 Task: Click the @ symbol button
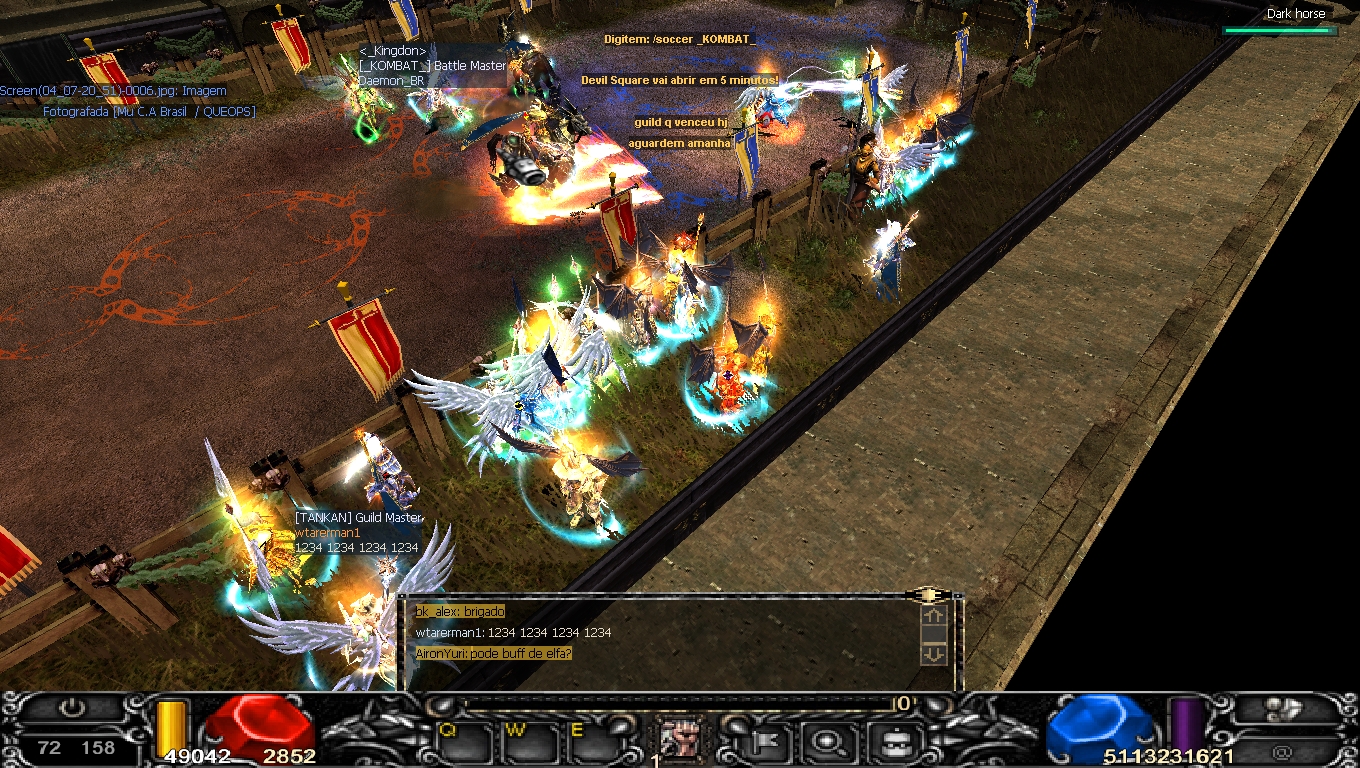pos(1282,751)
